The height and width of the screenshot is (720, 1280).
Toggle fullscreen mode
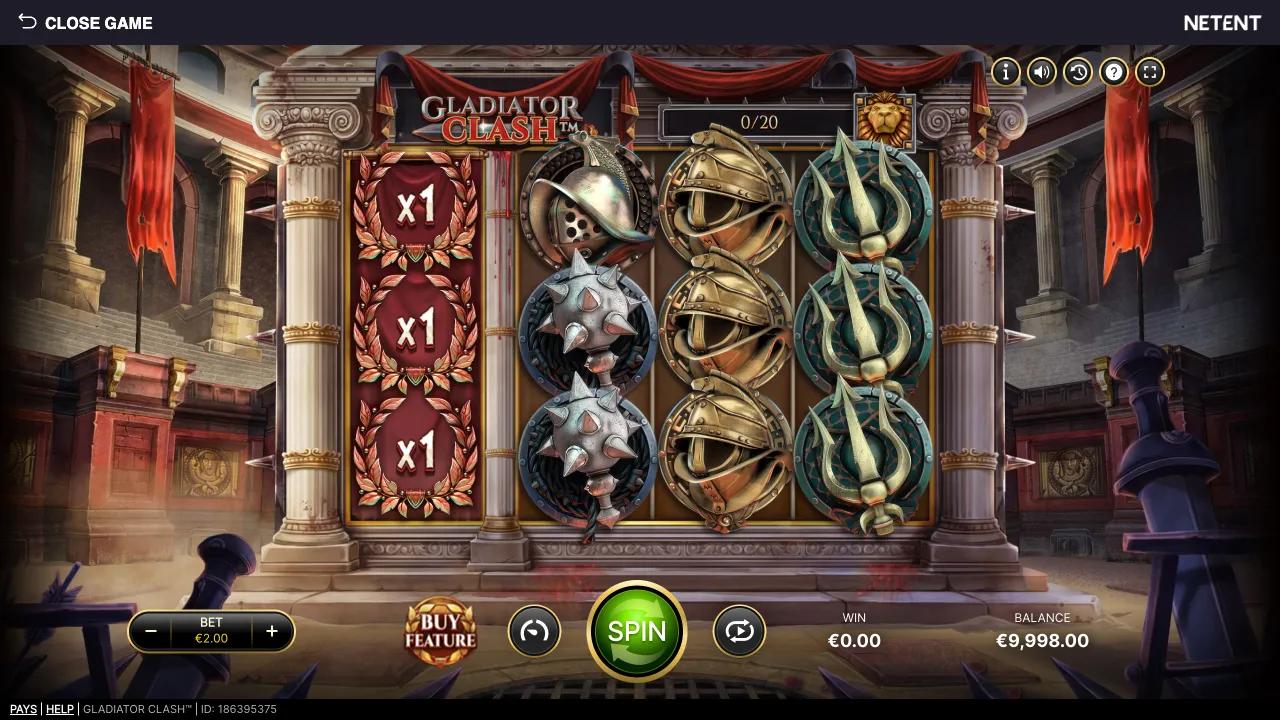click(1149, 71)
